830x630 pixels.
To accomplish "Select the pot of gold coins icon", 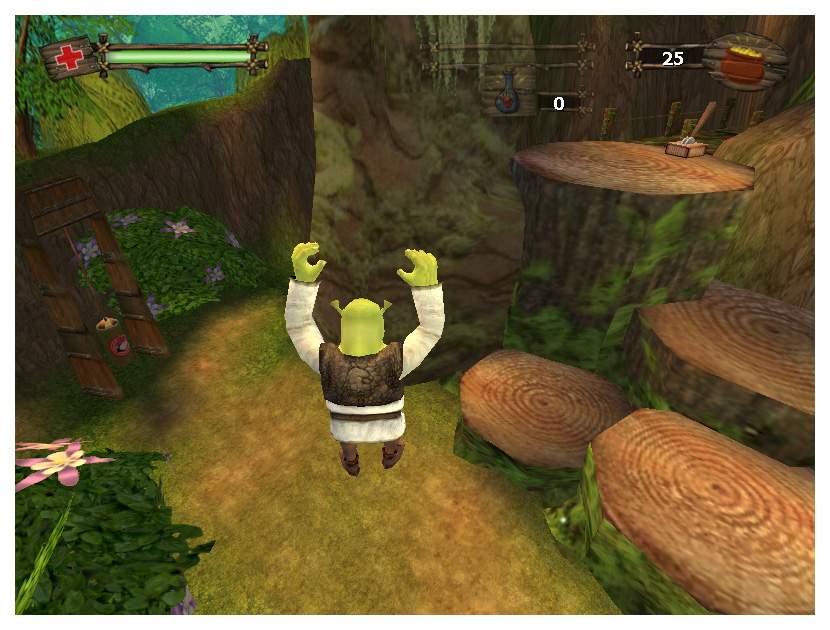I will 741,62.
